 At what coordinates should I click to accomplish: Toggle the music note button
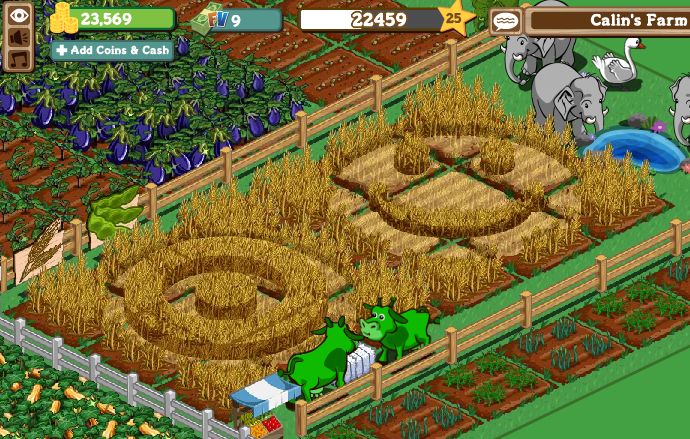point(19,59)
